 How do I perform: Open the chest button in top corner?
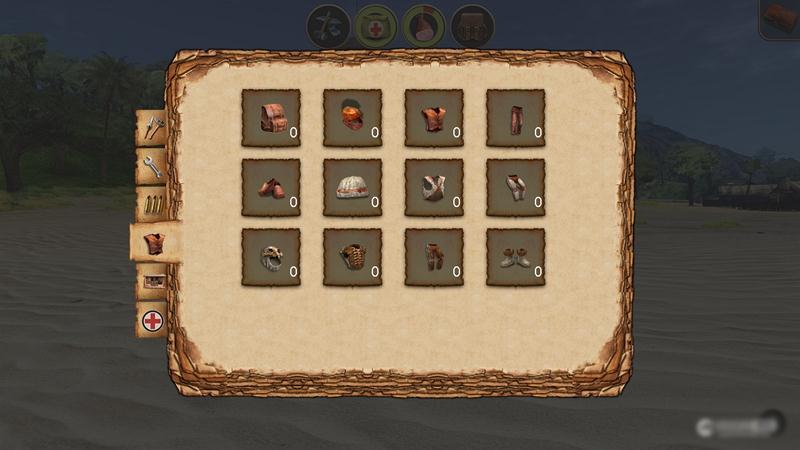(x=780, y=18)
